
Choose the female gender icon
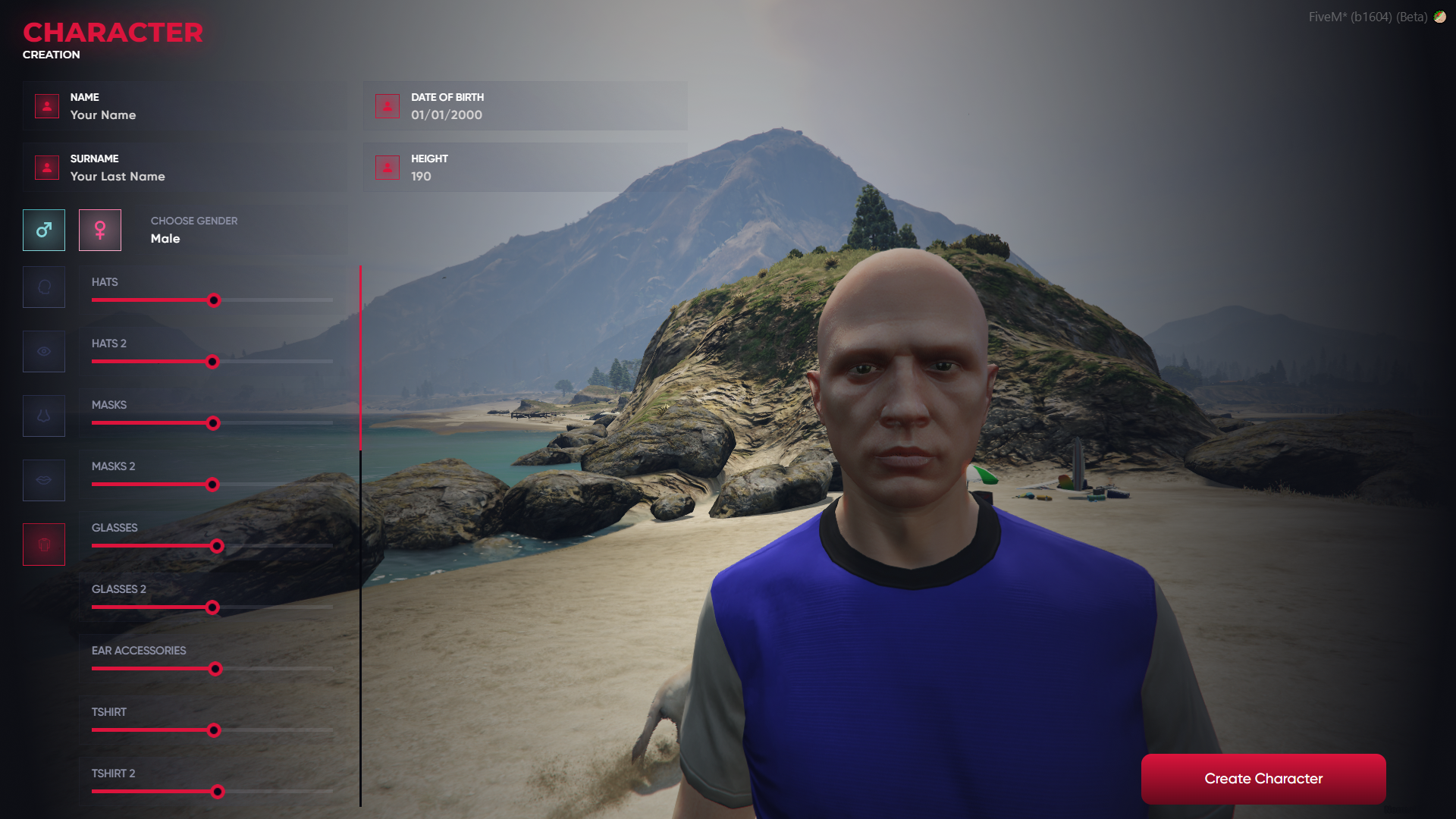click(x=100, y=230)
